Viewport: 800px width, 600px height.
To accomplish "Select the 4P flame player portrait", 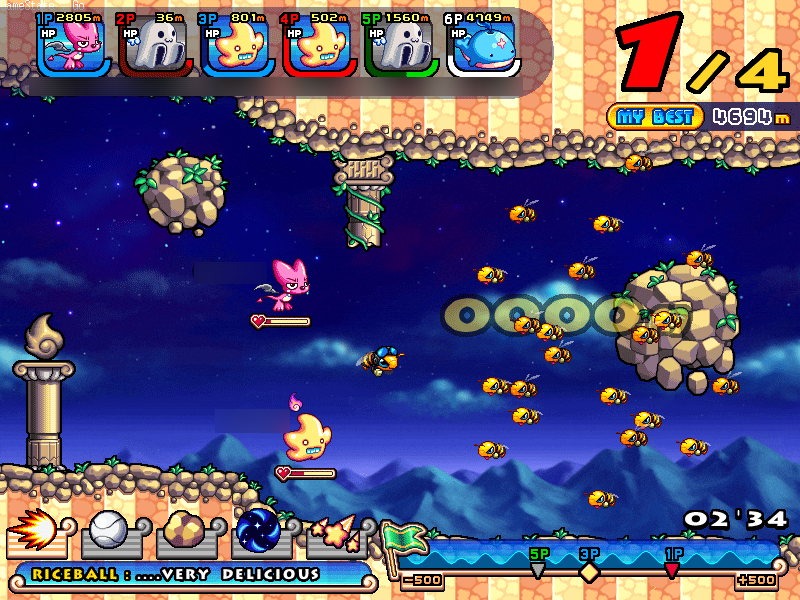I will tap(319, 46).
